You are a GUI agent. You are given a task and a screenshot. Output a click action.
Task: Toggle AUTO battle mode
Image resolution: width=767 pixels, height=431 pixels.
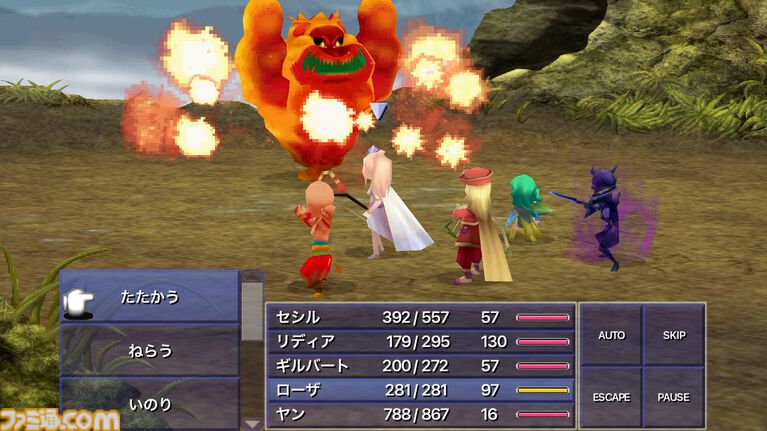point(611,335)
